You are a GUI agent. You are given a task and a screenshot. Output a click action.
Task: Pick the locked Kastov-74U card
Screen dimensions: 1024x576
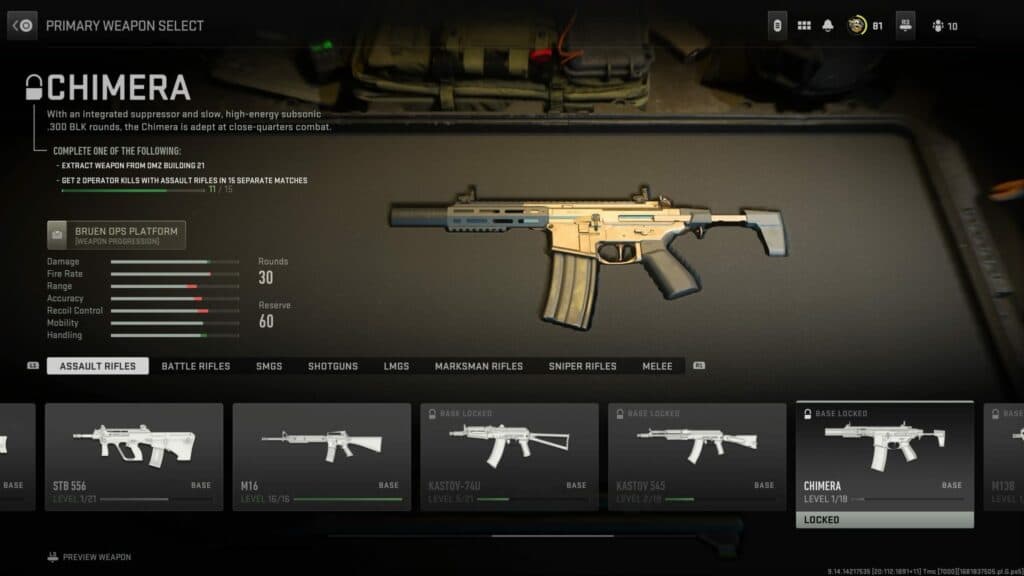pos(510,456)
